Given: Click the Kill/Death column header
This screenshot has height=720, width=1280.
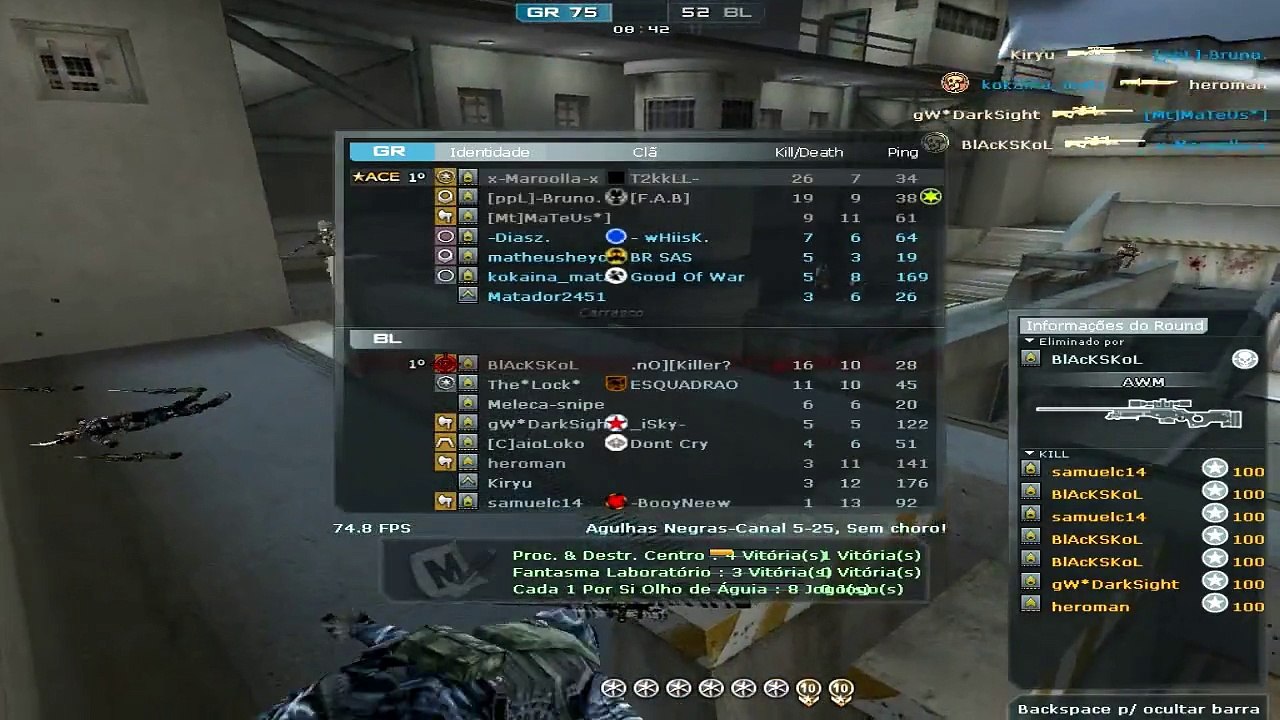Looking at the screenshot, I should click(809, 152).
